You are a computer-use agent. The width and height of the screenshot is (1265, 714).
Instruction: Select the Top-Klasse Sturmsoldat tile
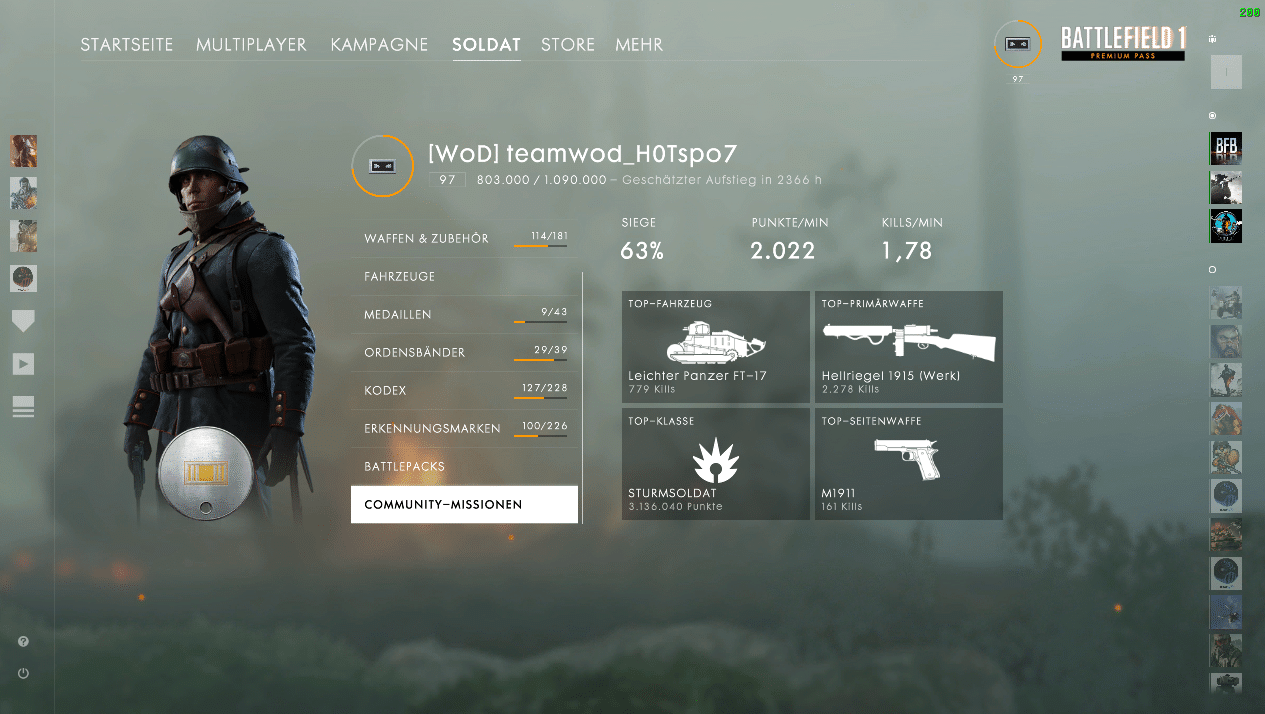(716, 464)
